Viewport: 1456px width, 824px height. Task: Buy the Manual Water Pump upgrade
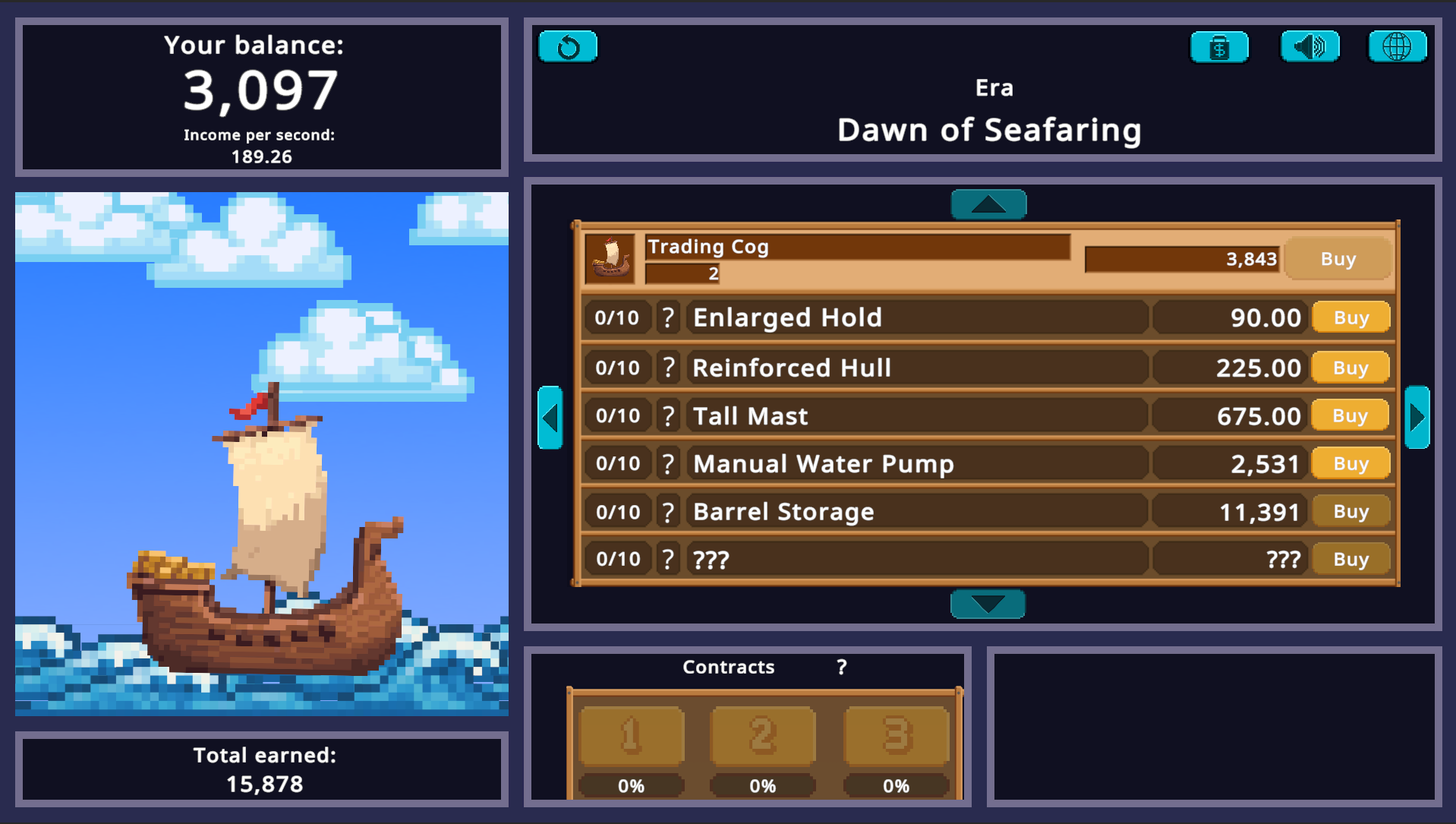coord(1350,463)
